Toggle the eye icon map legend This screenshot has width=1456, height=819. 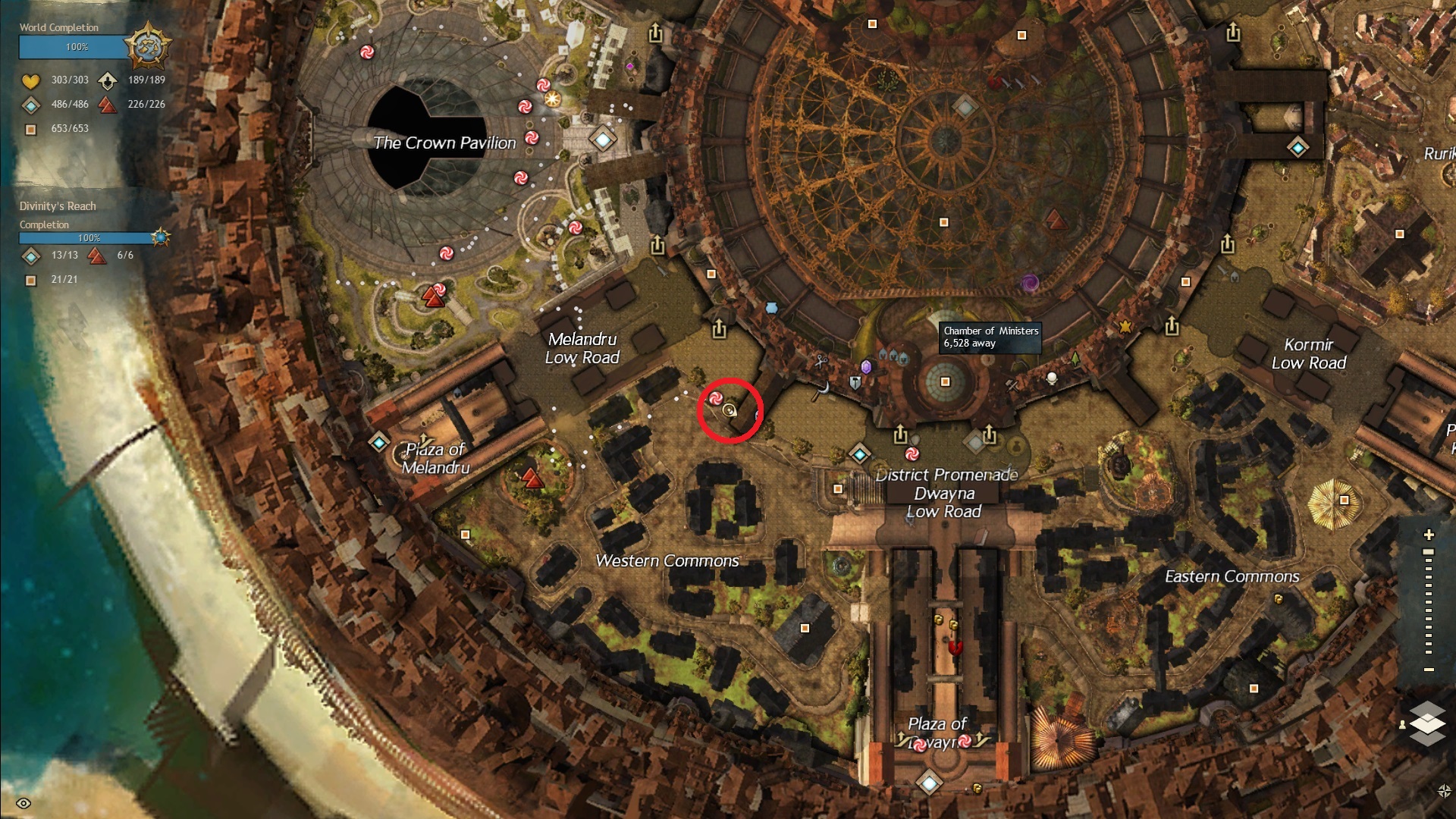pyautogui.click(x=24, y=804)
